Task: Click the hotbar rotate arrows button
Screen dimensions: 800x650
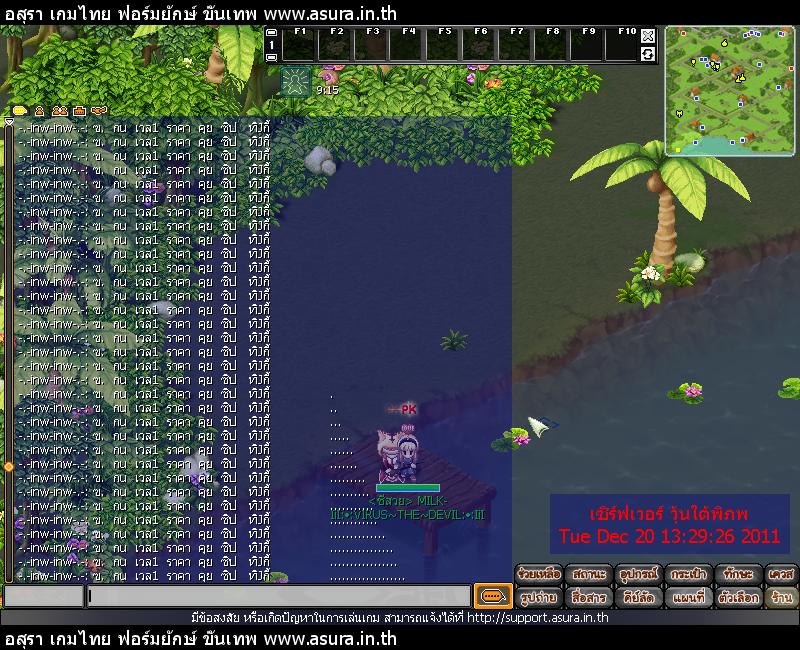Action: 648,53
